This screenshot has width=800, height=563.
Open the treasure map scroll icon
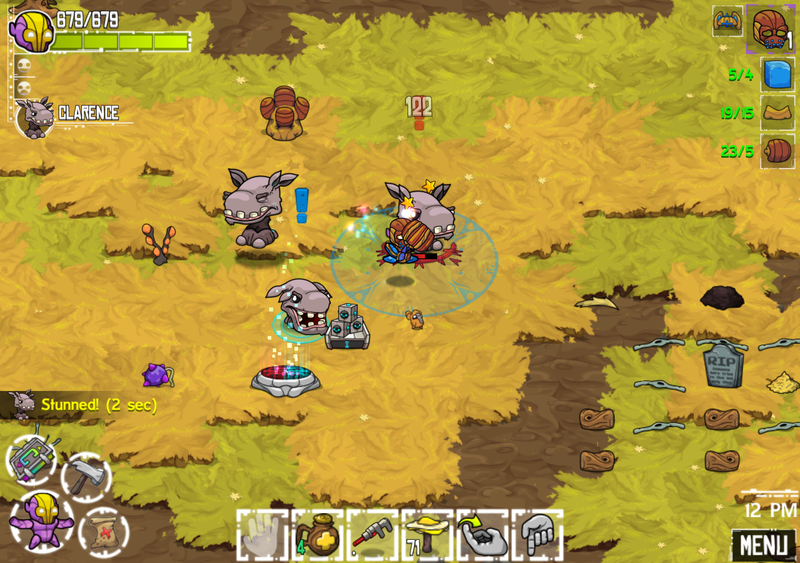pos(102,529)
